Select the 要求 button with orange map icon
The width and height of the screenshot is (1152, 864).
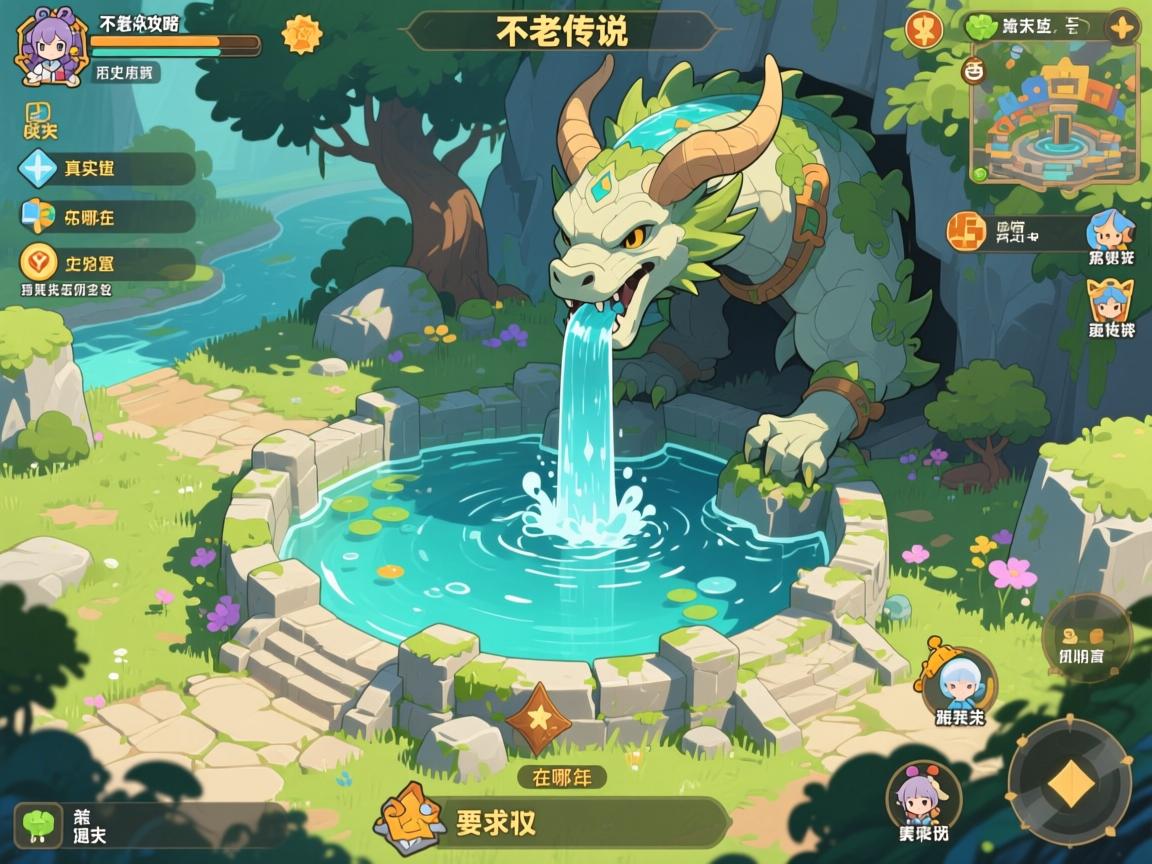pos(552,822)
